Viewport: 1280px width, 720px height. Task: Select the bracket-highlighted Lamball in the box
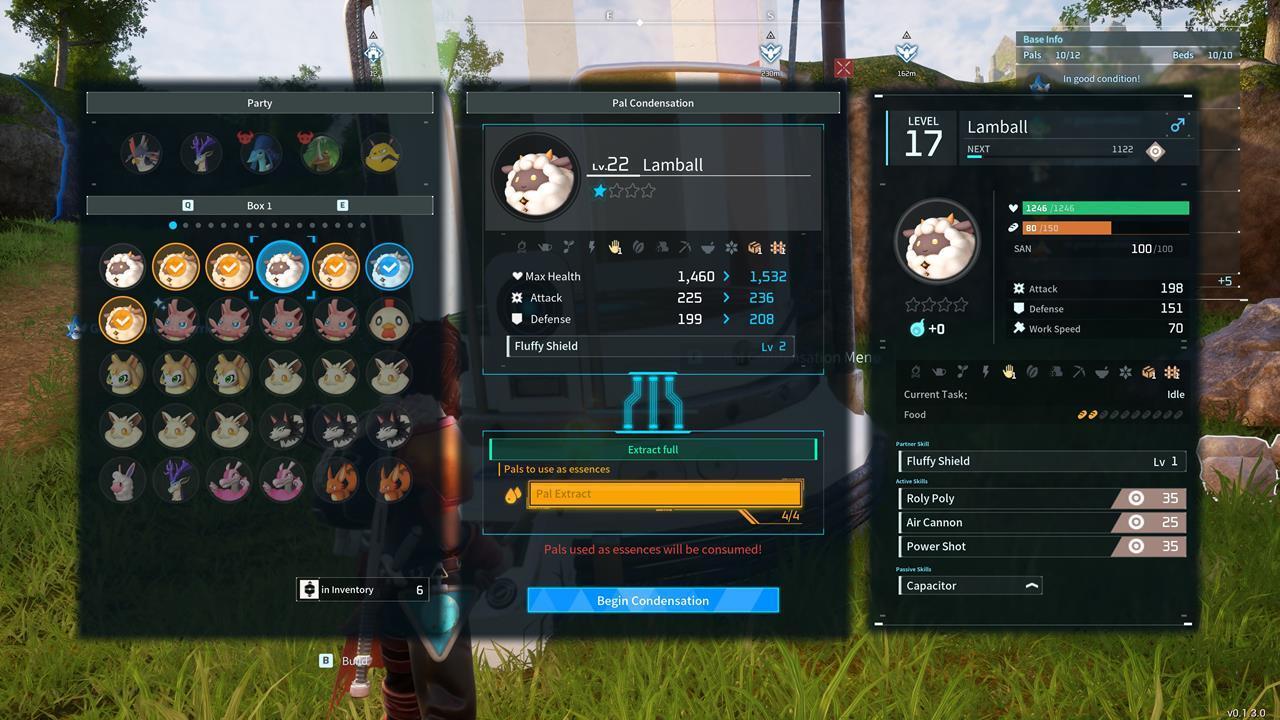(282, 267)
